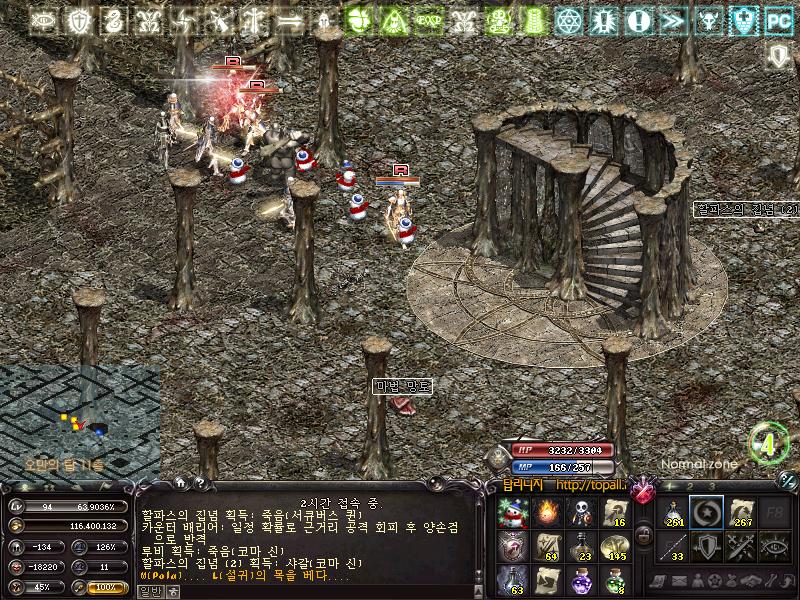Click the home button above the chat

tap(182, 484)
